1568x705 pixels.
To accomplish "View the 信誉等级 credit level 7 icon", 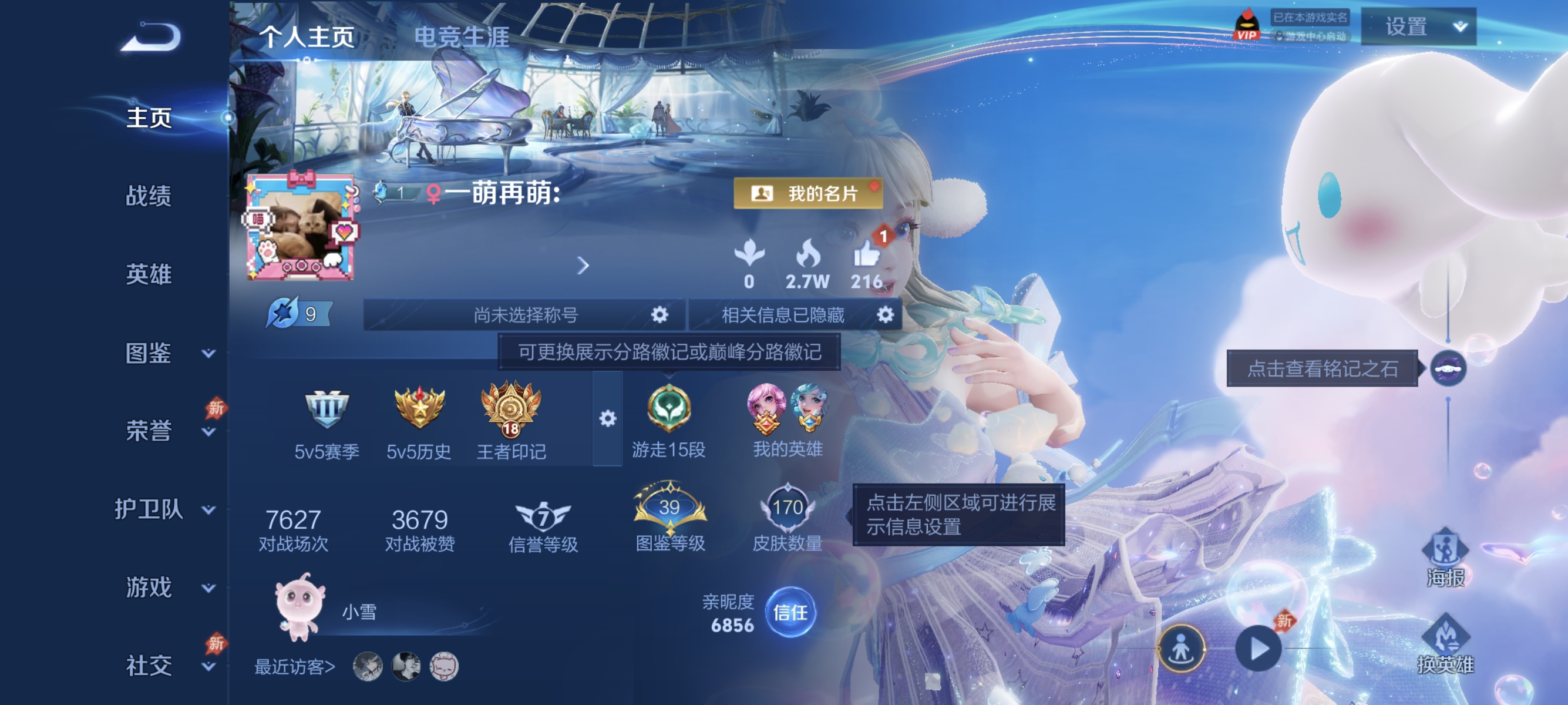I will 544,515.
